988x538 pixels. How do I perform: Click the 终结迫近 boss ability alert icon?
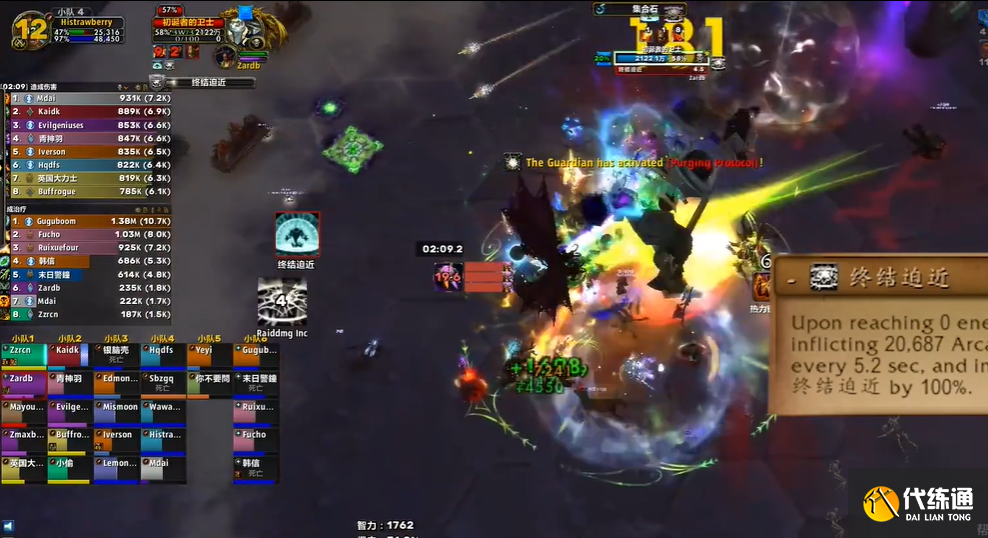point(297,234)
